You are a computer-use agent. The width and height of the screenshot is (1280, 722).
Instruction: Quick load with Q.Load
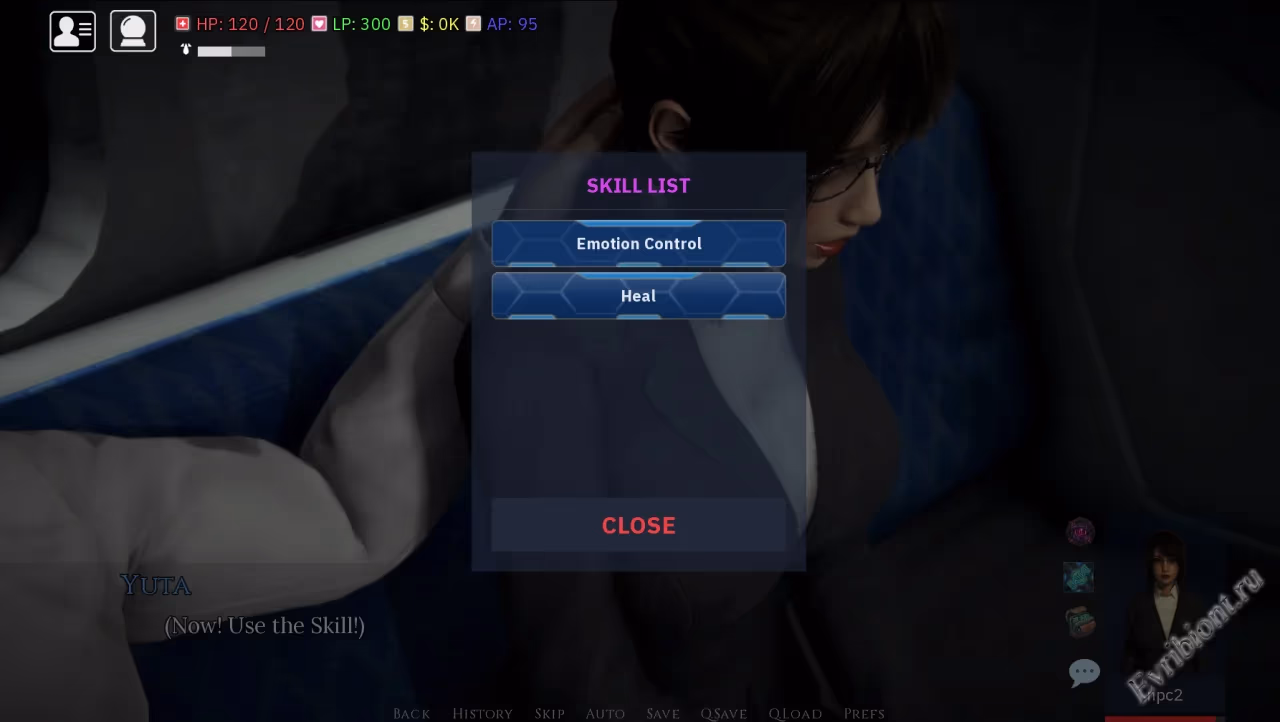point(795,713)
